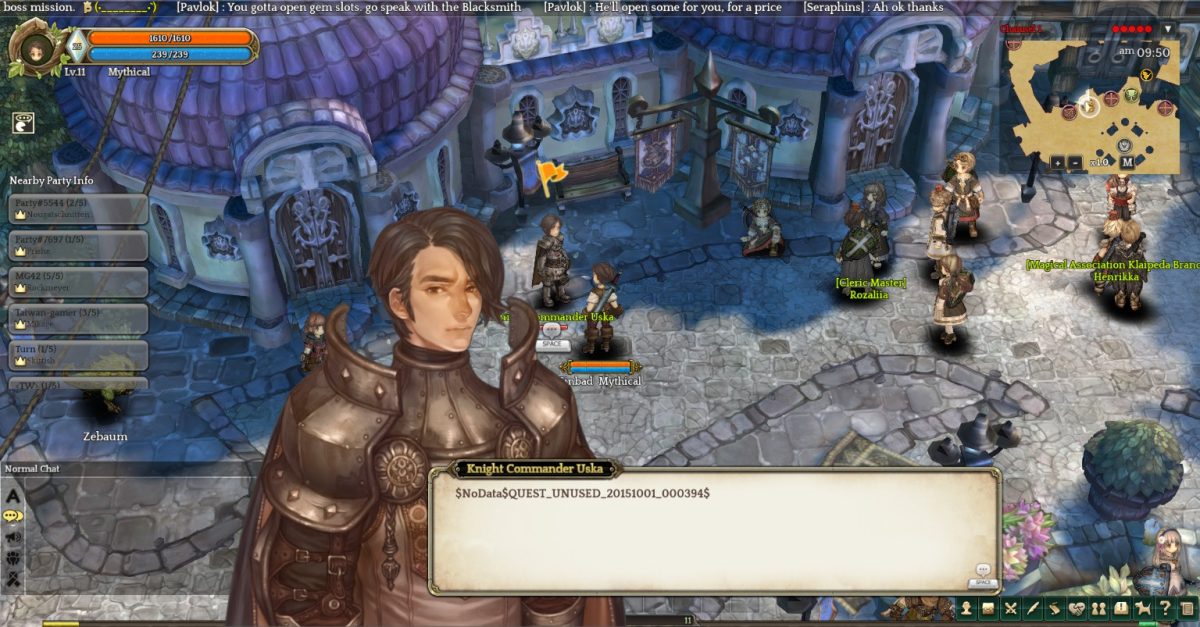1200x627 pixels.
Task: Open the companion pet dog icon
Action: coord(1143,608)
